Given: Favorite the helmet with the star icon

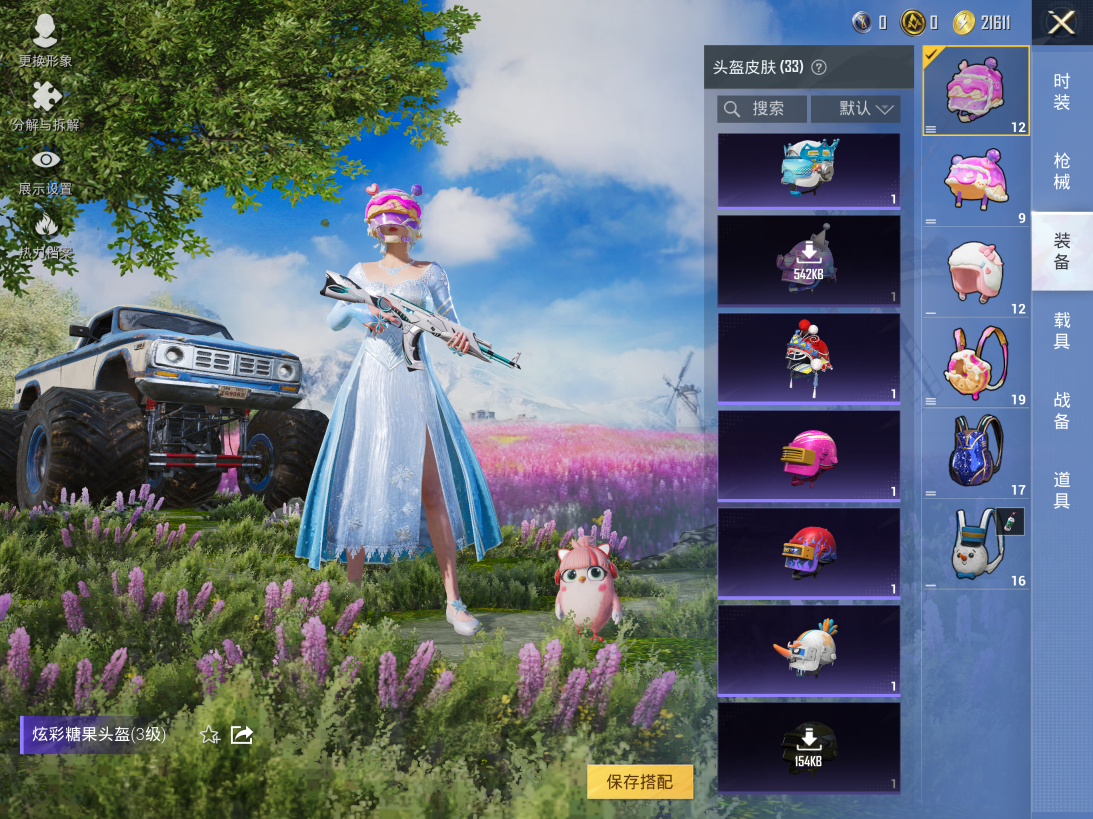Looking at the screenshot, I should tap(209, 735).
